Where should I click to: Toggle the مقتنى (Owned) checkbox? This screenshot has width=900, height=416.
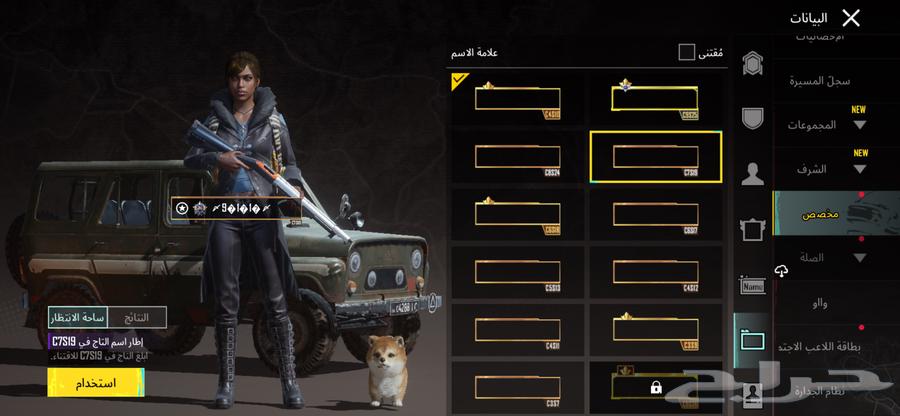pos(686,52)
